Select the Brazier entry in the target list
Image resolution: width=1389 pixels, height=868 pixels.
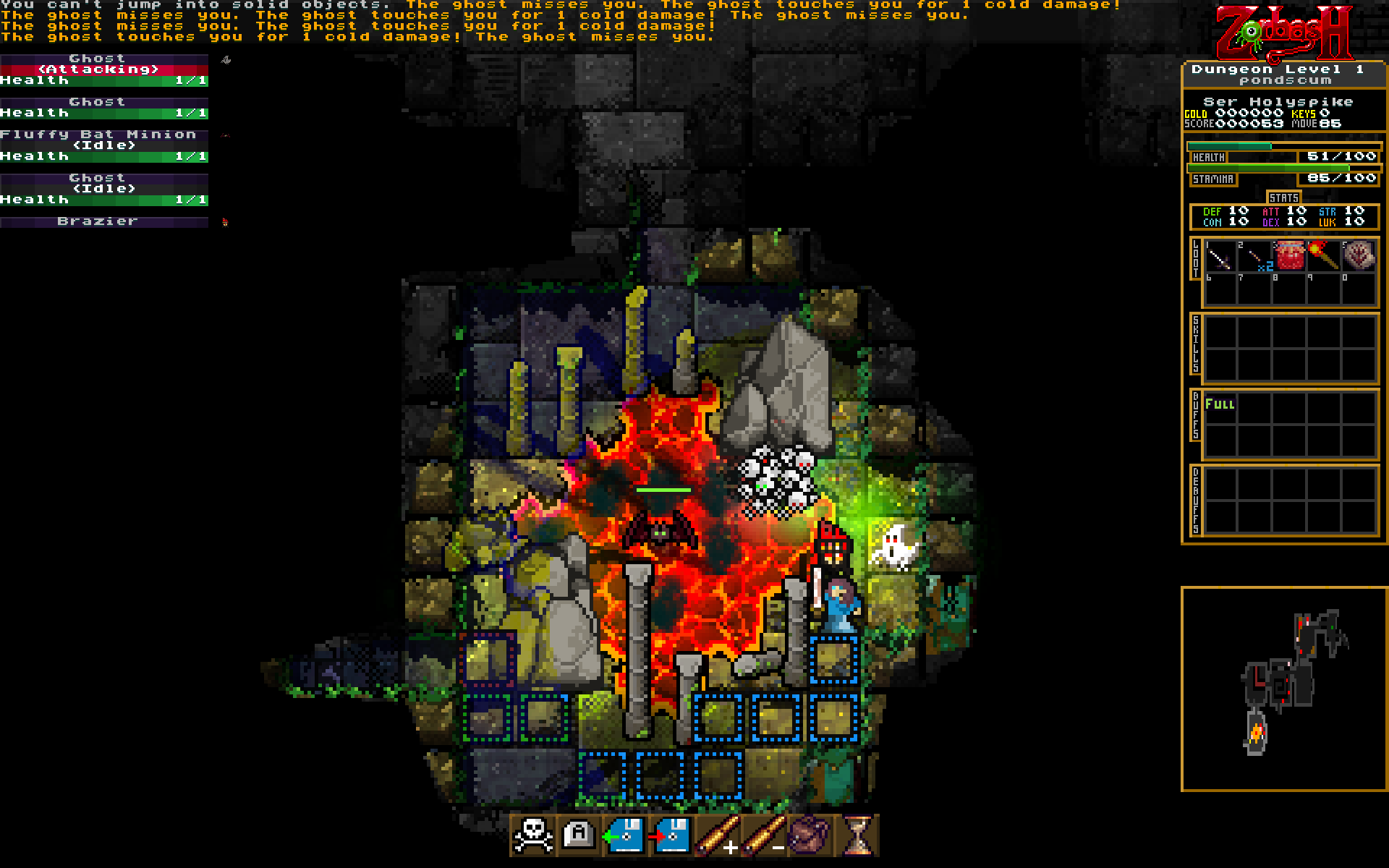coord(104,221)
